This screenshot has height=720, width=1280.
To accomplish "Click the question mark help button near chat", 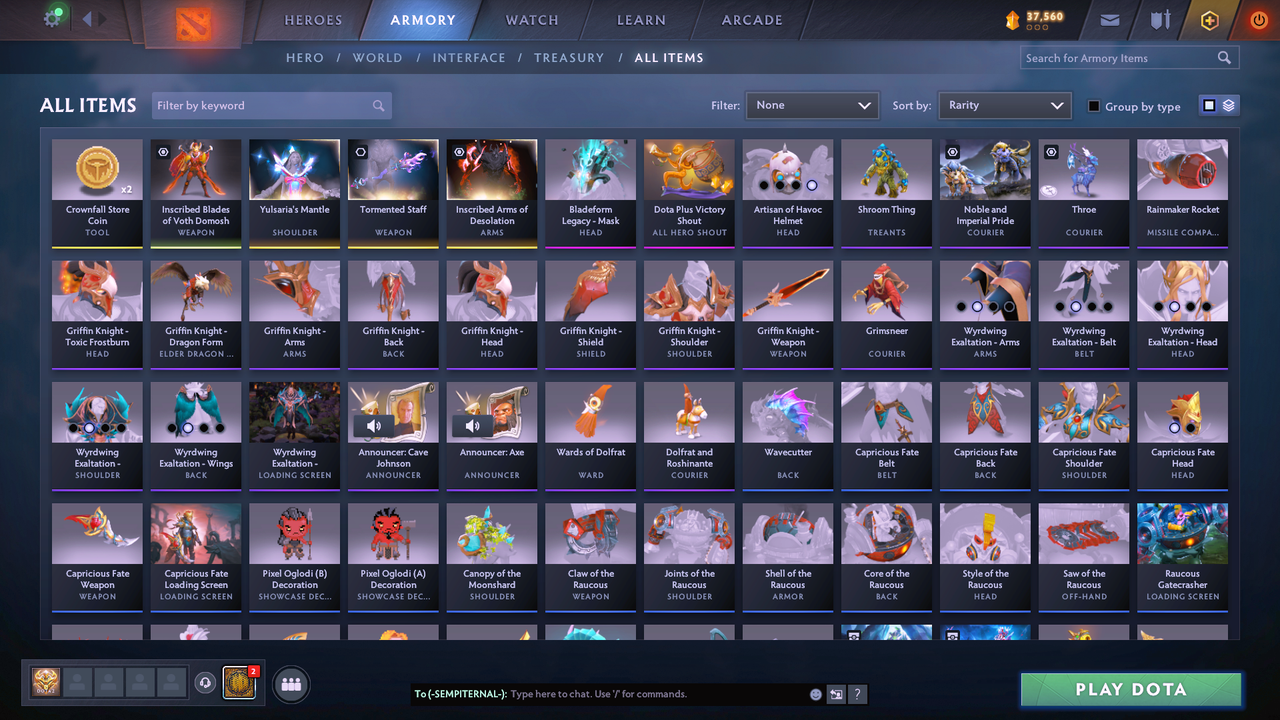I will click(x=857, y=694).
